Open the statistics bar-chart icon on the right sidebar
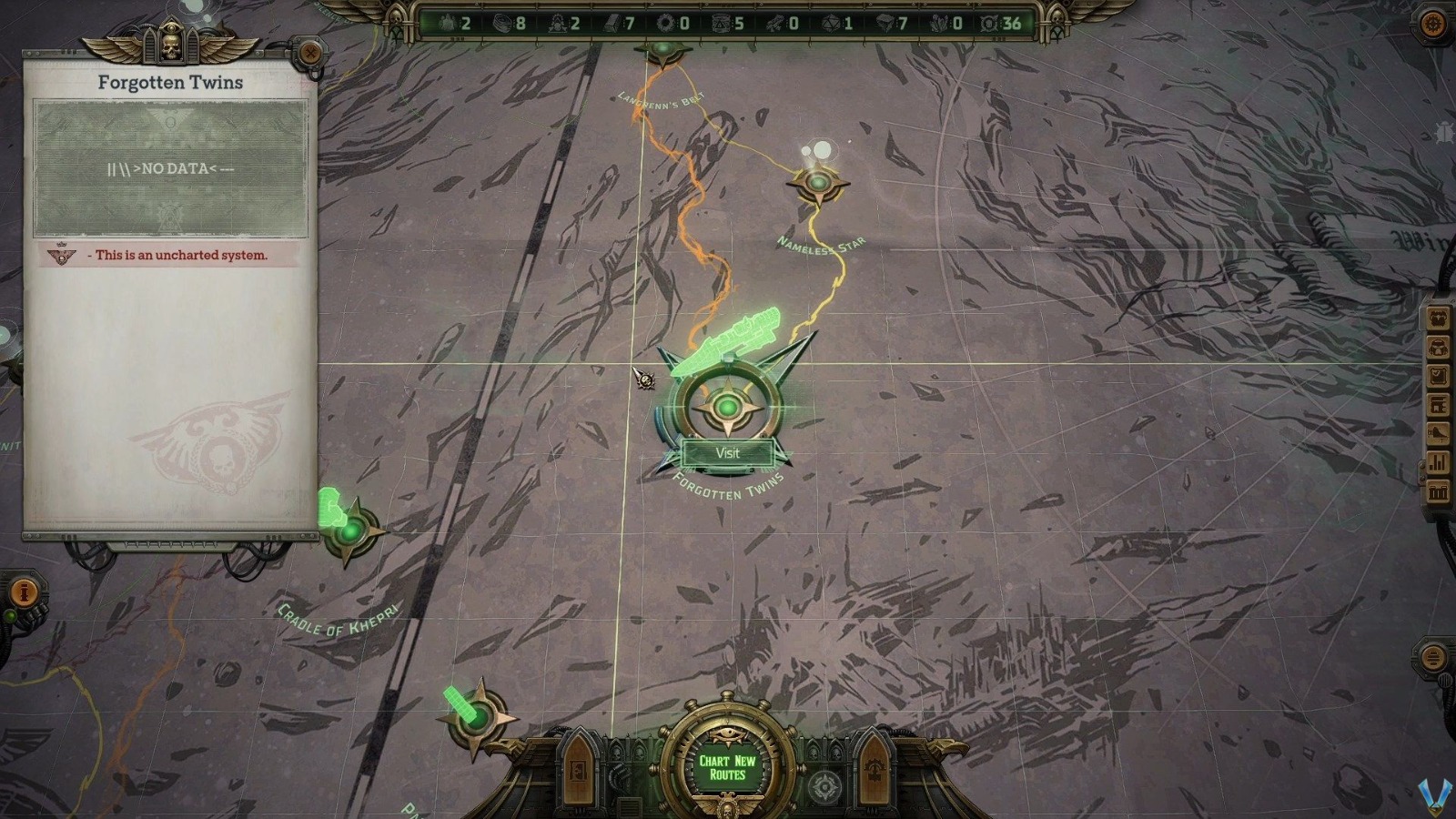Image resolution: width=1456 pixels, height=819 pixels. [1438, 460]
